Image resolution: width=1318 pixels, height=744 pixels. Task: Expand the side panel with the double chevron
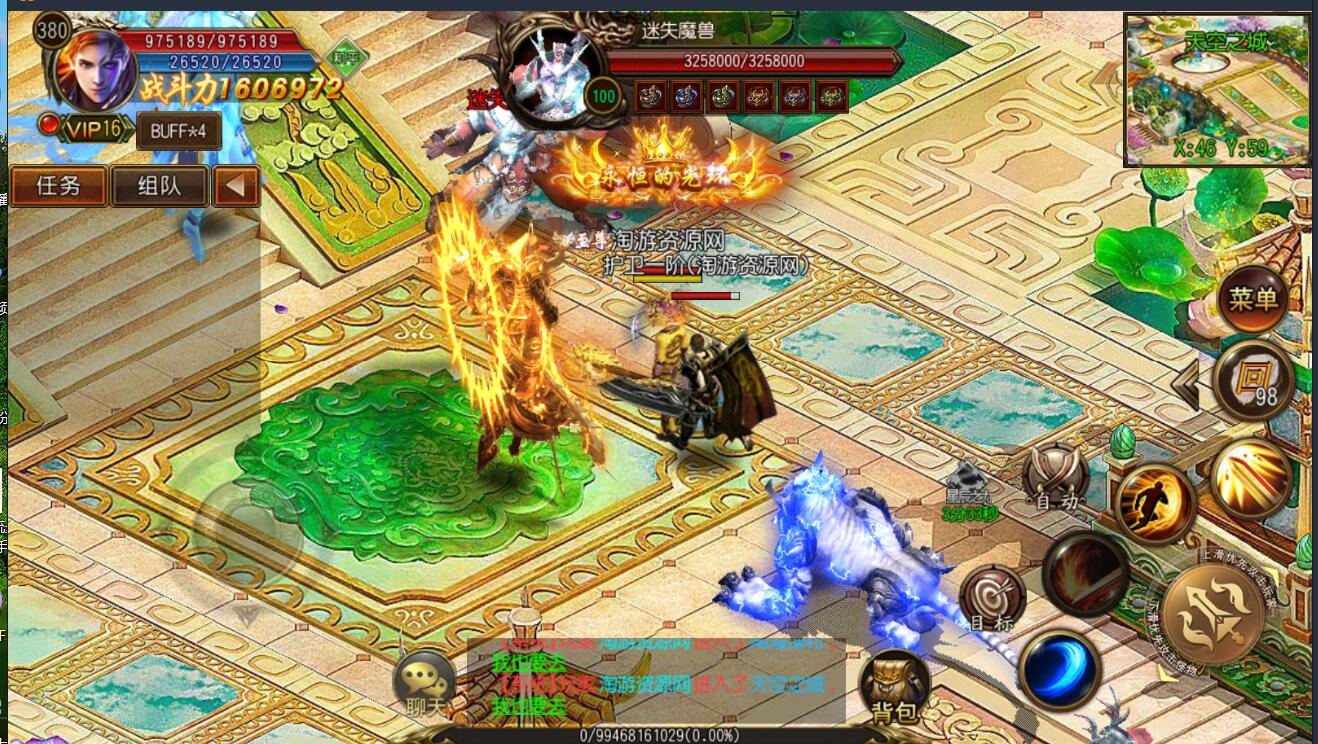(x=1186, y=385)
